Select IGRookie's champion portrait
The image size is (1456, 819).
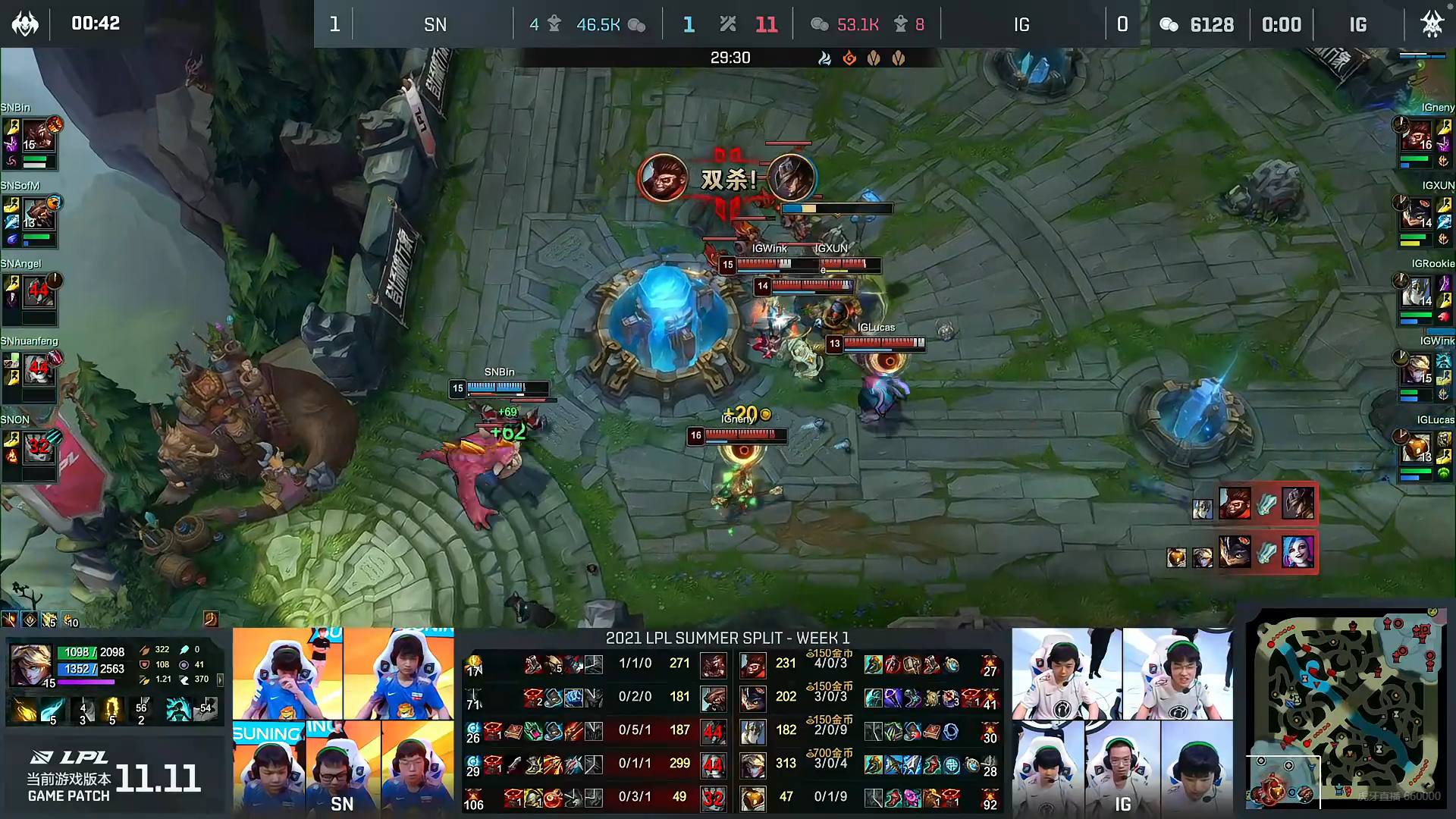[1417, 292]
